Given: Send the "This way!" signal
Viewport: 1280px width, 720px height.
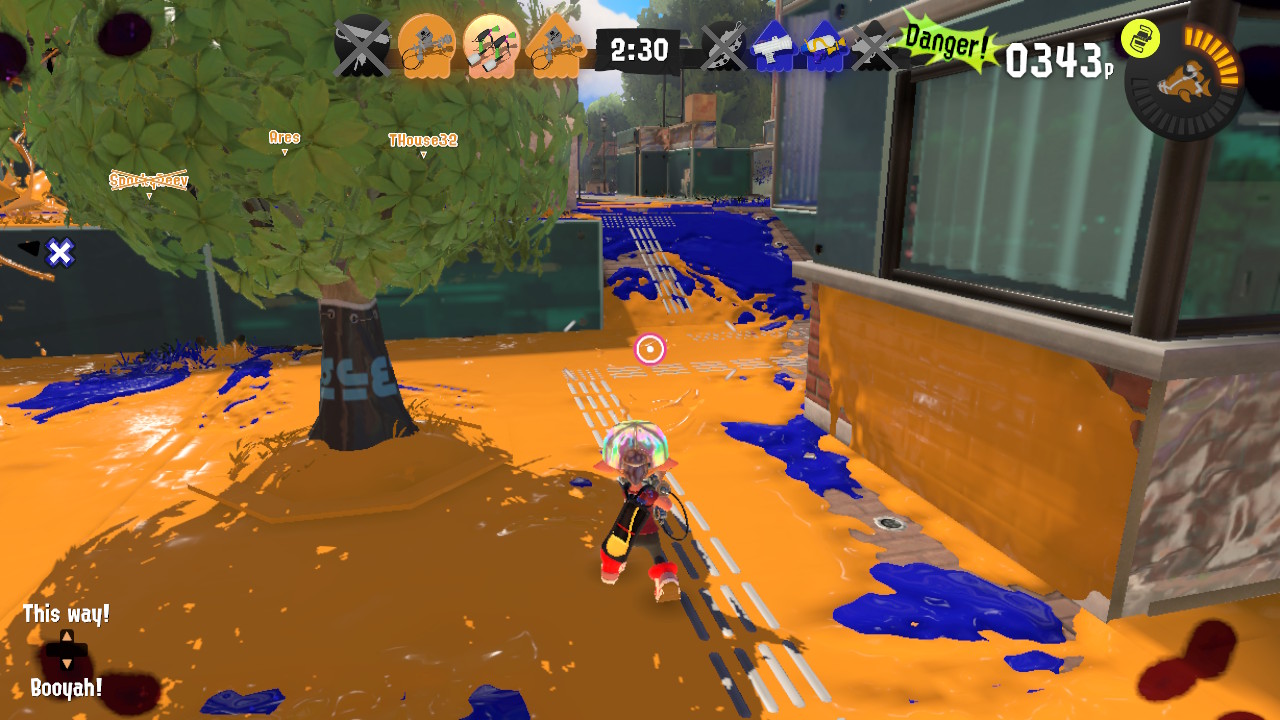Looking at the screenshot, I should point(66,614).
